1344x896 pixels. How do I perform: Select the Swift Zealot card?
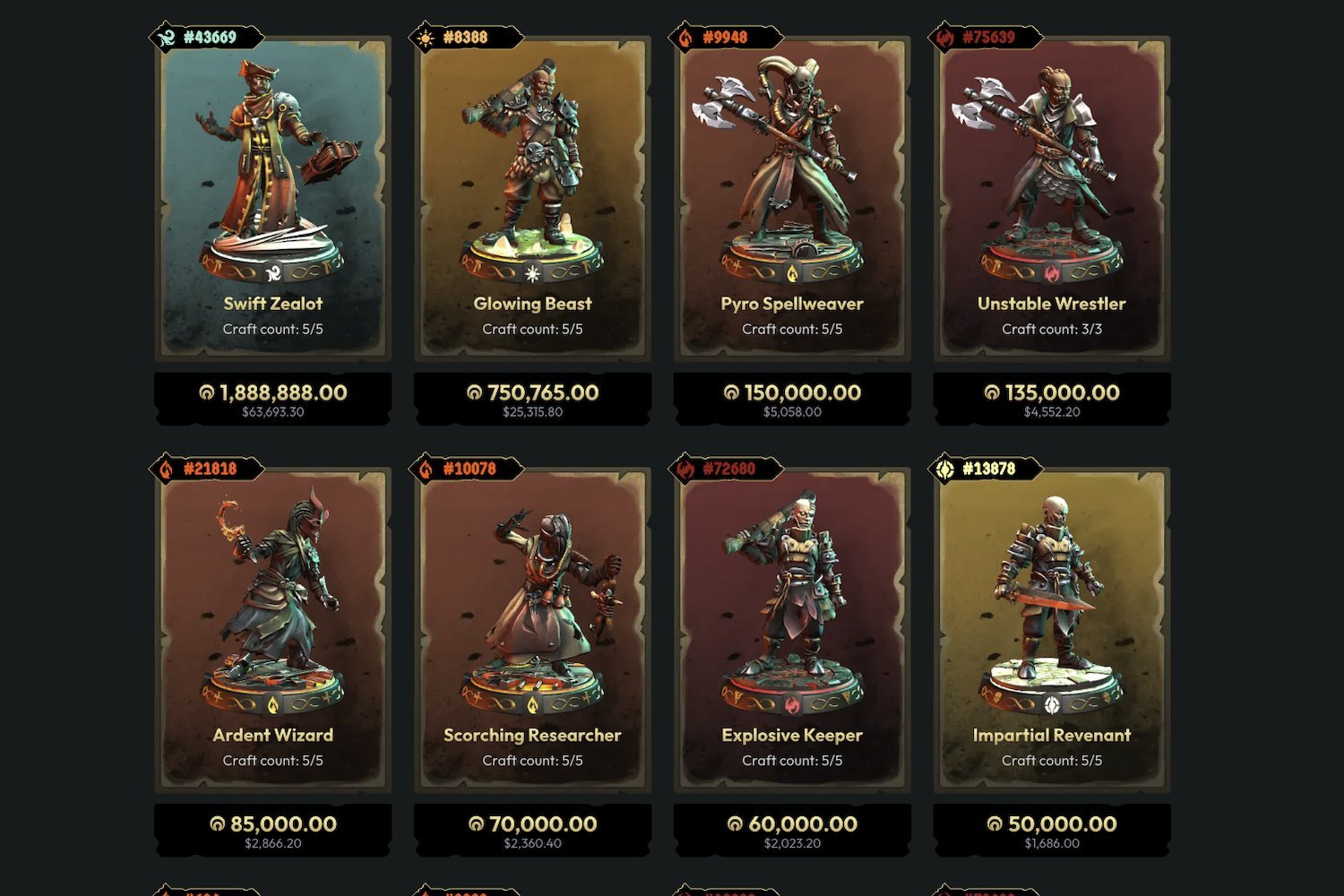(x=272, y=197)
